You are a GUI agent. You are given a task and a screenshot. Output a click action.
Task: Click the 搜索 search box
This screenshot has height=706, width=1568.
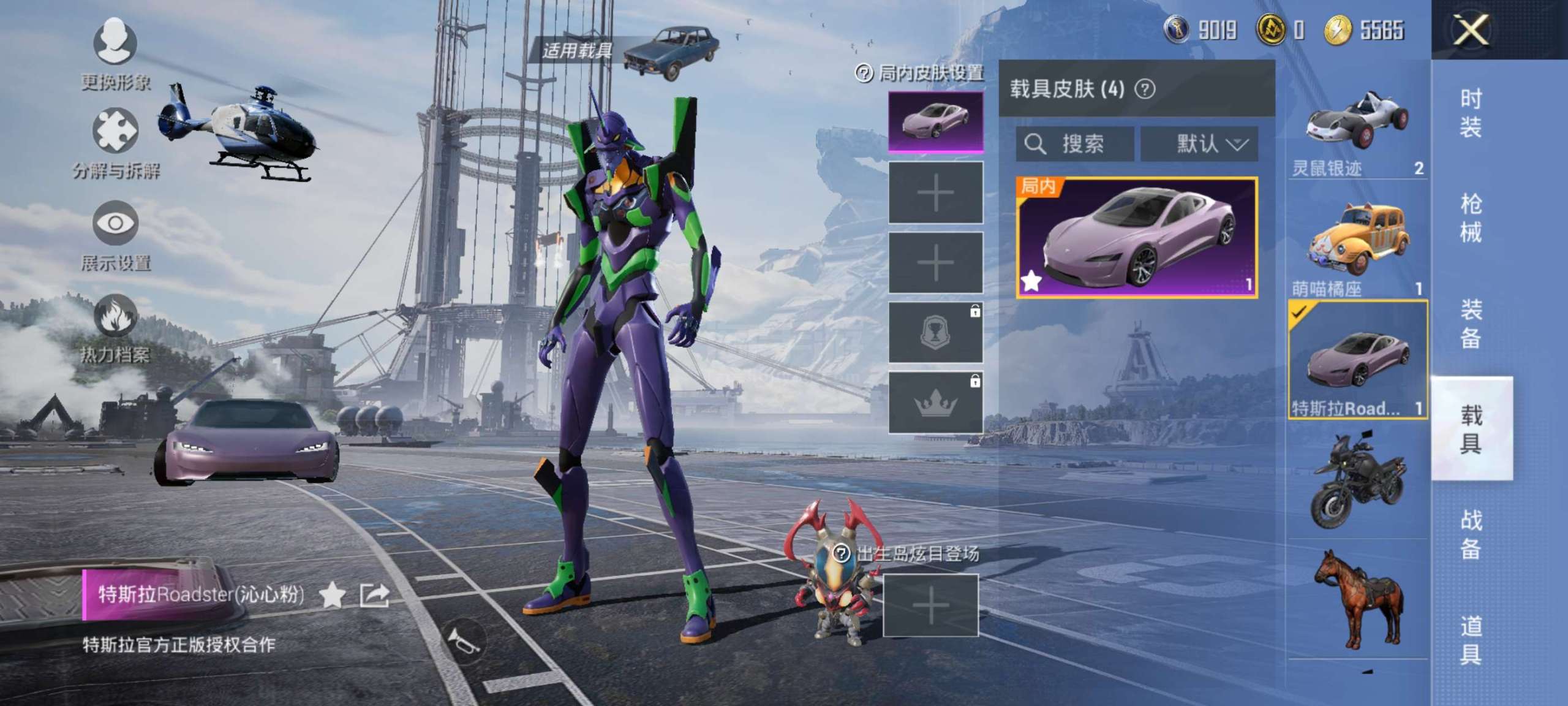click(x=1075, y=144)
